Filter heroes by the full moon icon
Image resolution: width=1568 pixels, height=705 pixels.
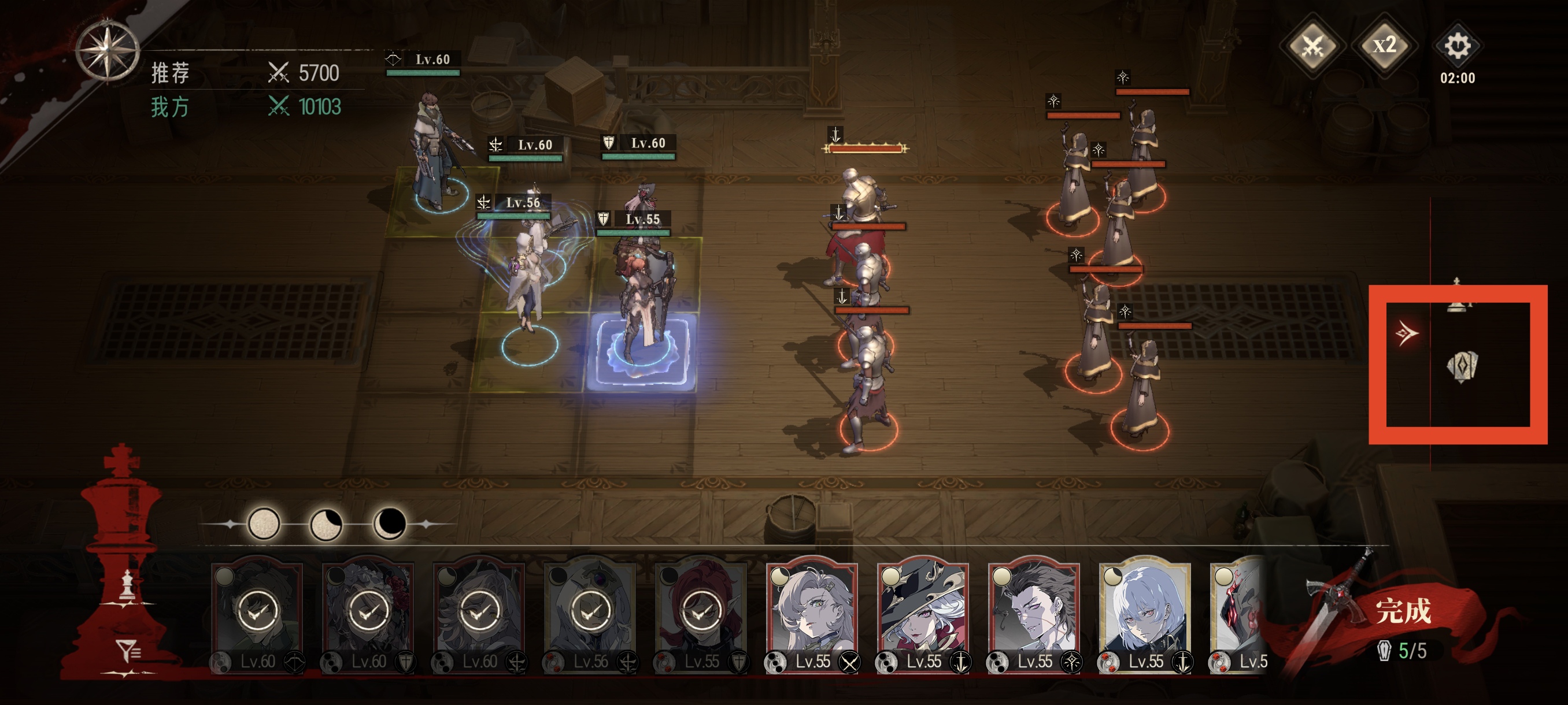pos(264,523)
